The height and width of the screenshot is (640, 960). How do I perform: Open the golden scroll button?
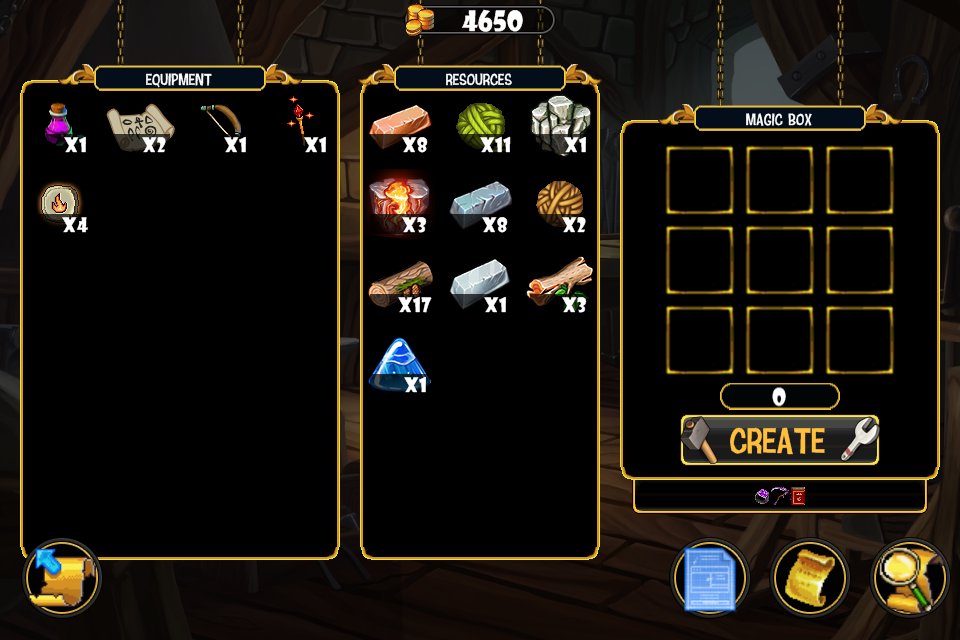(809, 577)
